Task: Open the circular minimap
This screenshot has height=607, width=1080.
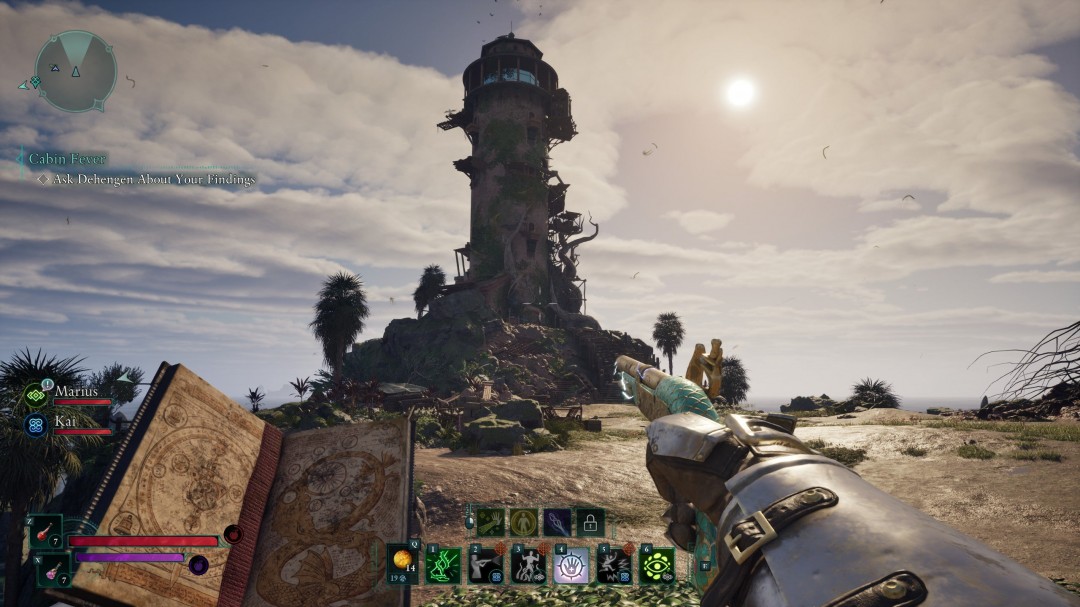Action: (x=75, y=70)
